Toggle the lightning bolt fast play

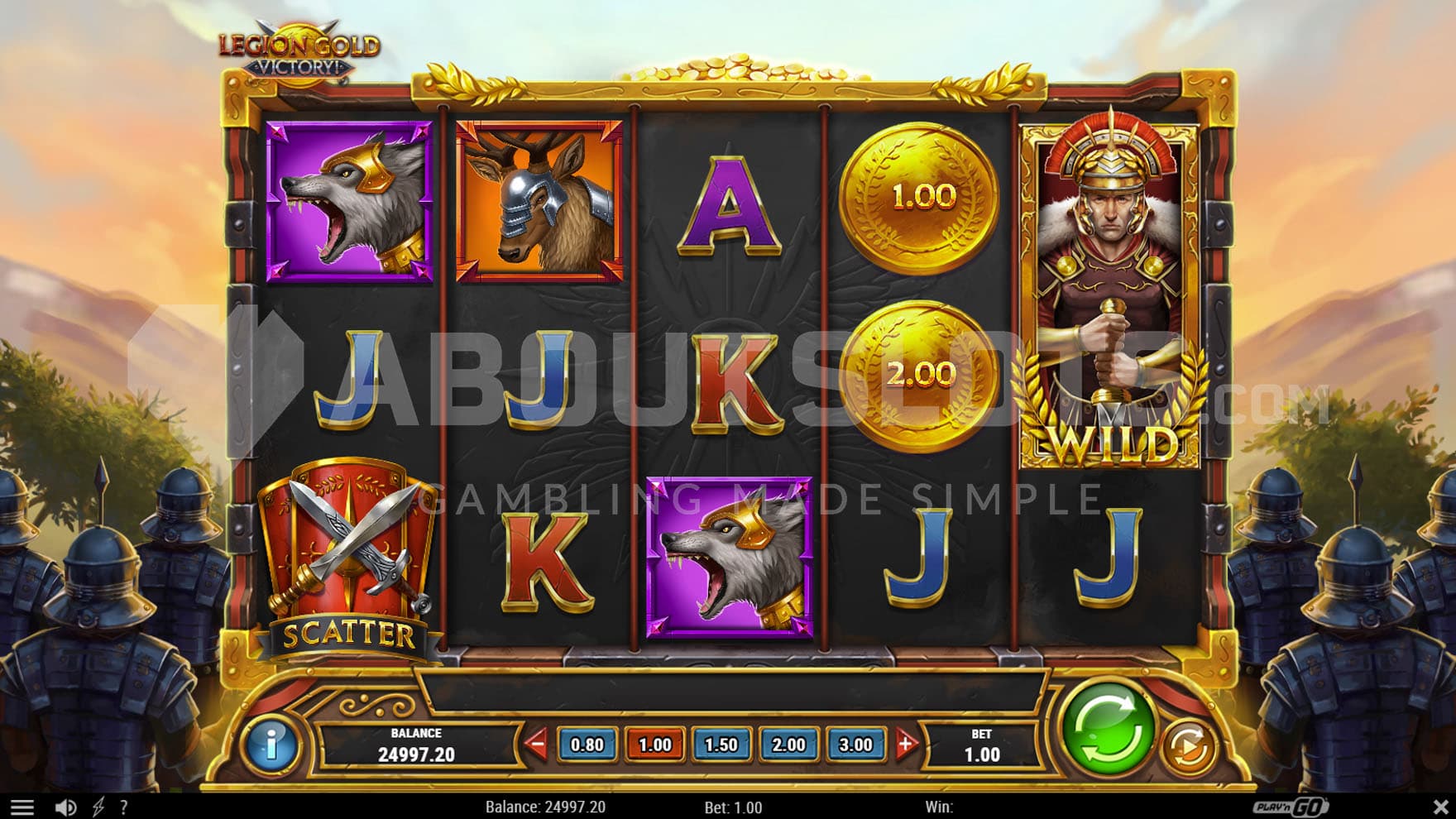point(98,807)
